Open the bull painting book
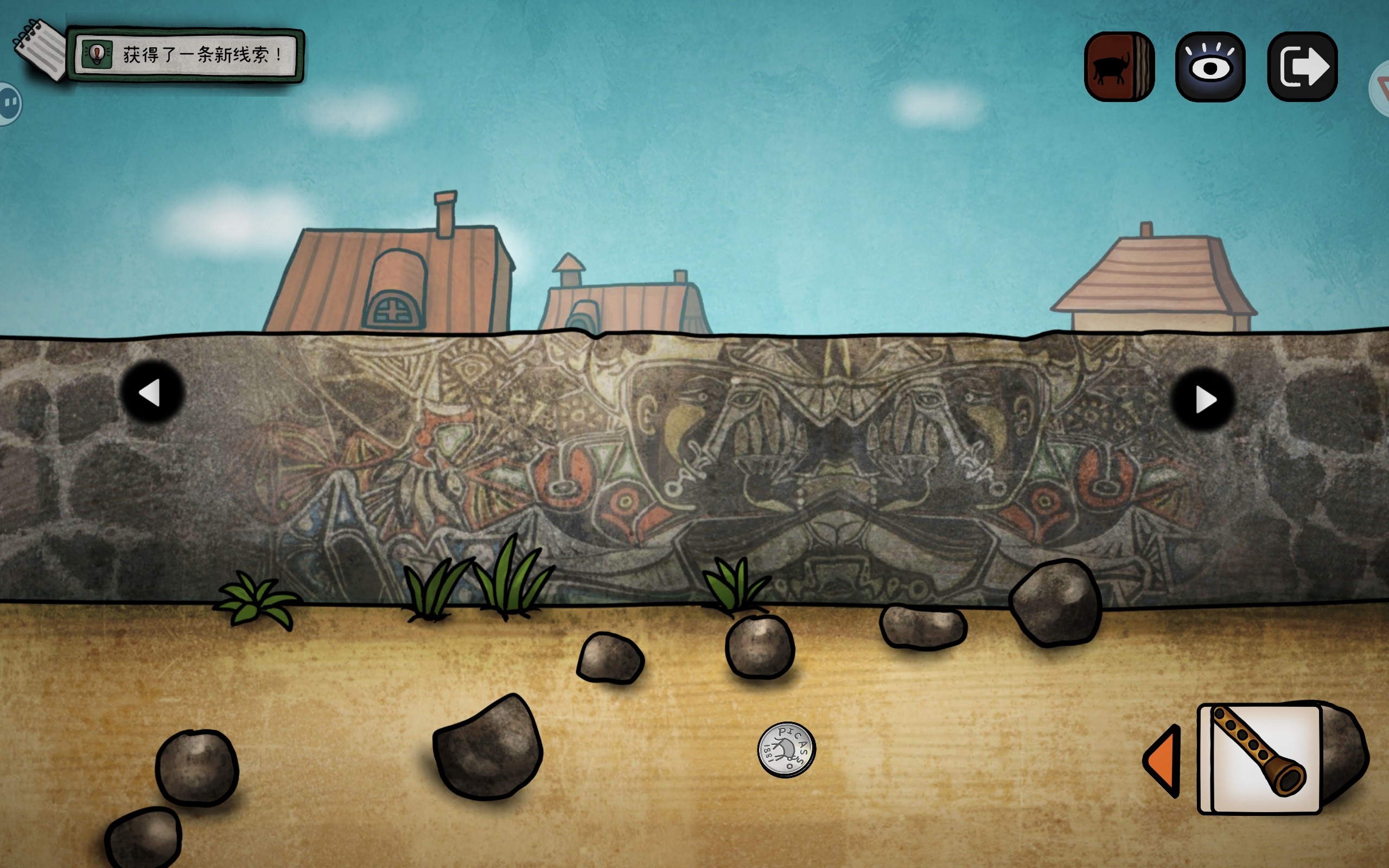 point(1119,67)
